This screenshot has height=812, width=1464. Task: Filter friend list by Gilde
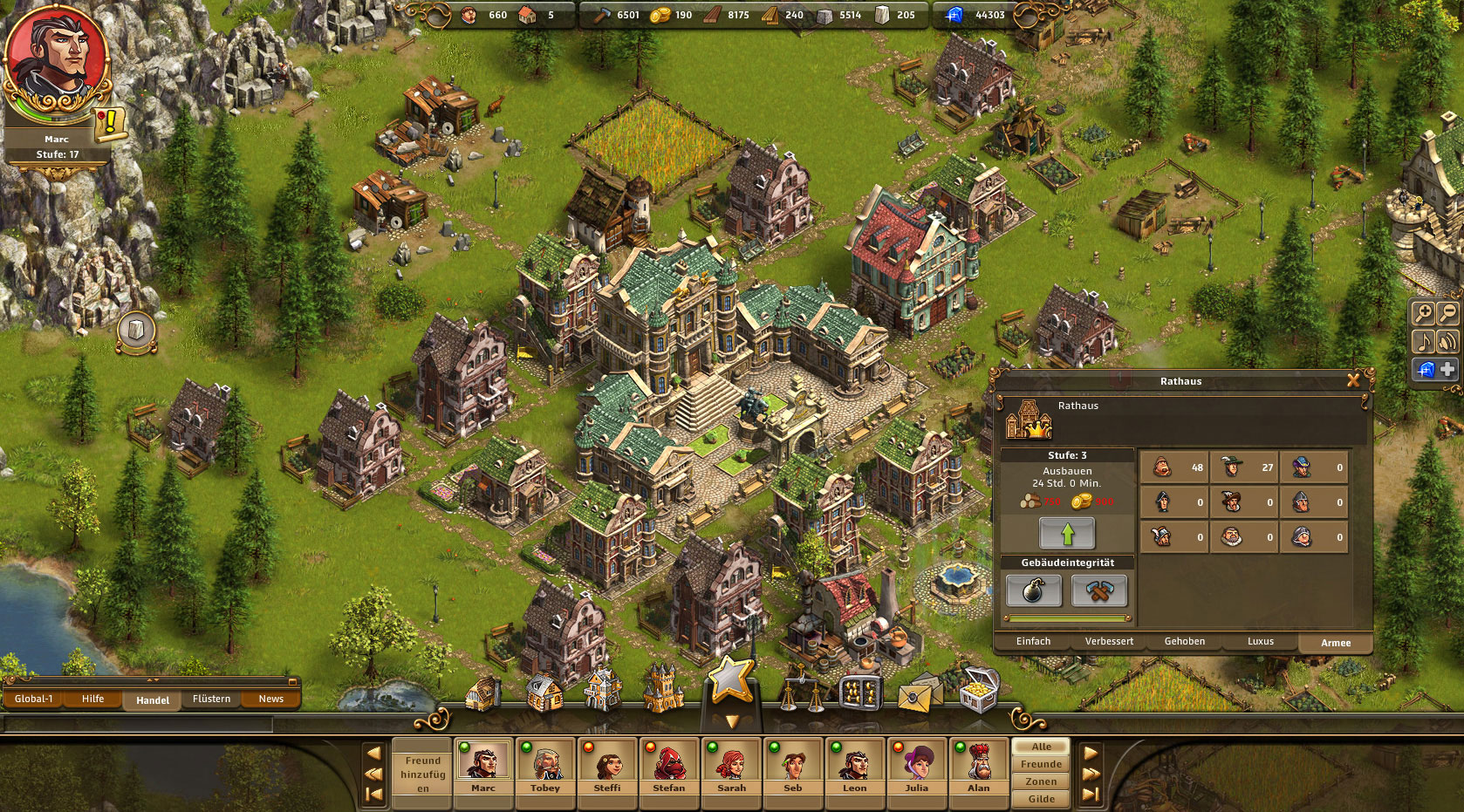click(x=1041, y=799)
